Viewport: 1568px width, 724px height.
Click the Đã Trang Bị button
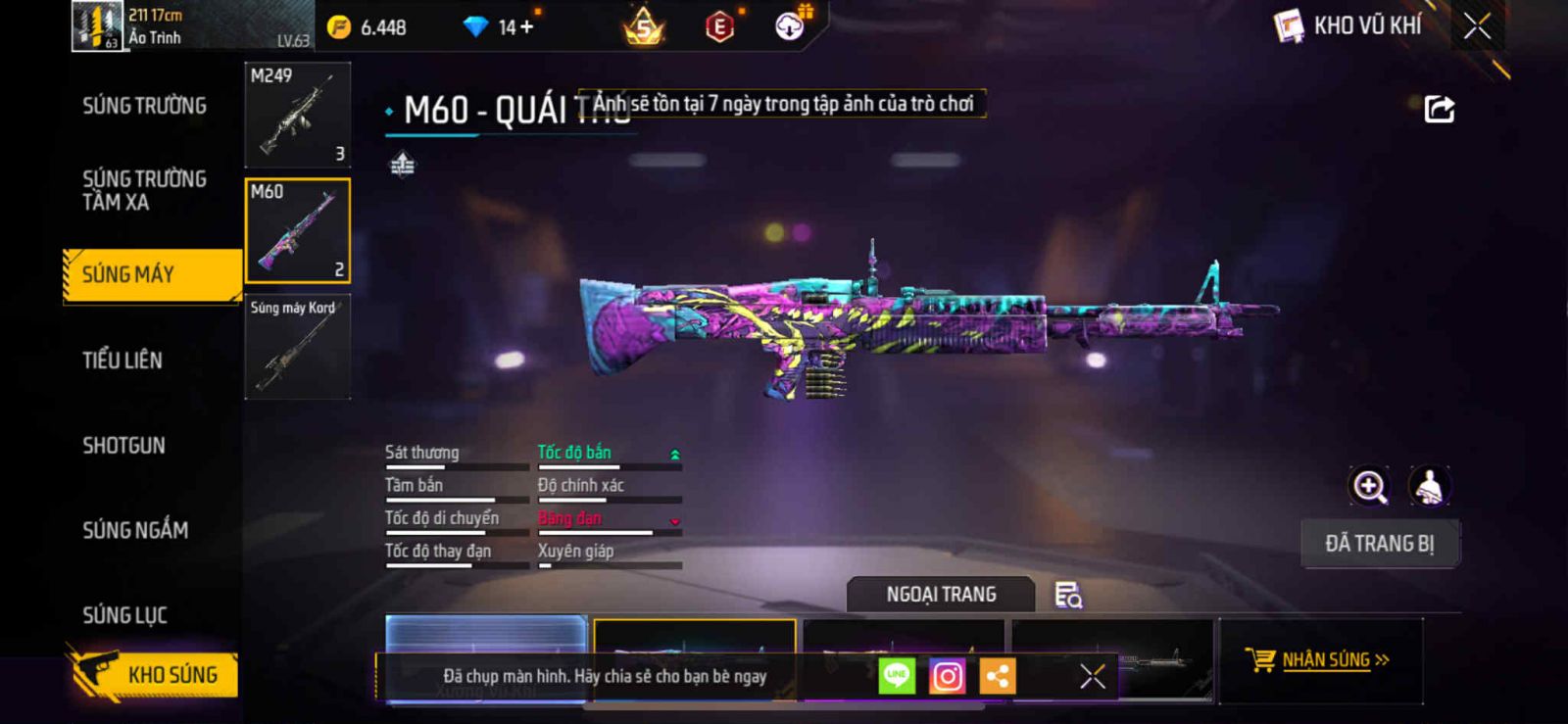(x=1379, y=544)
